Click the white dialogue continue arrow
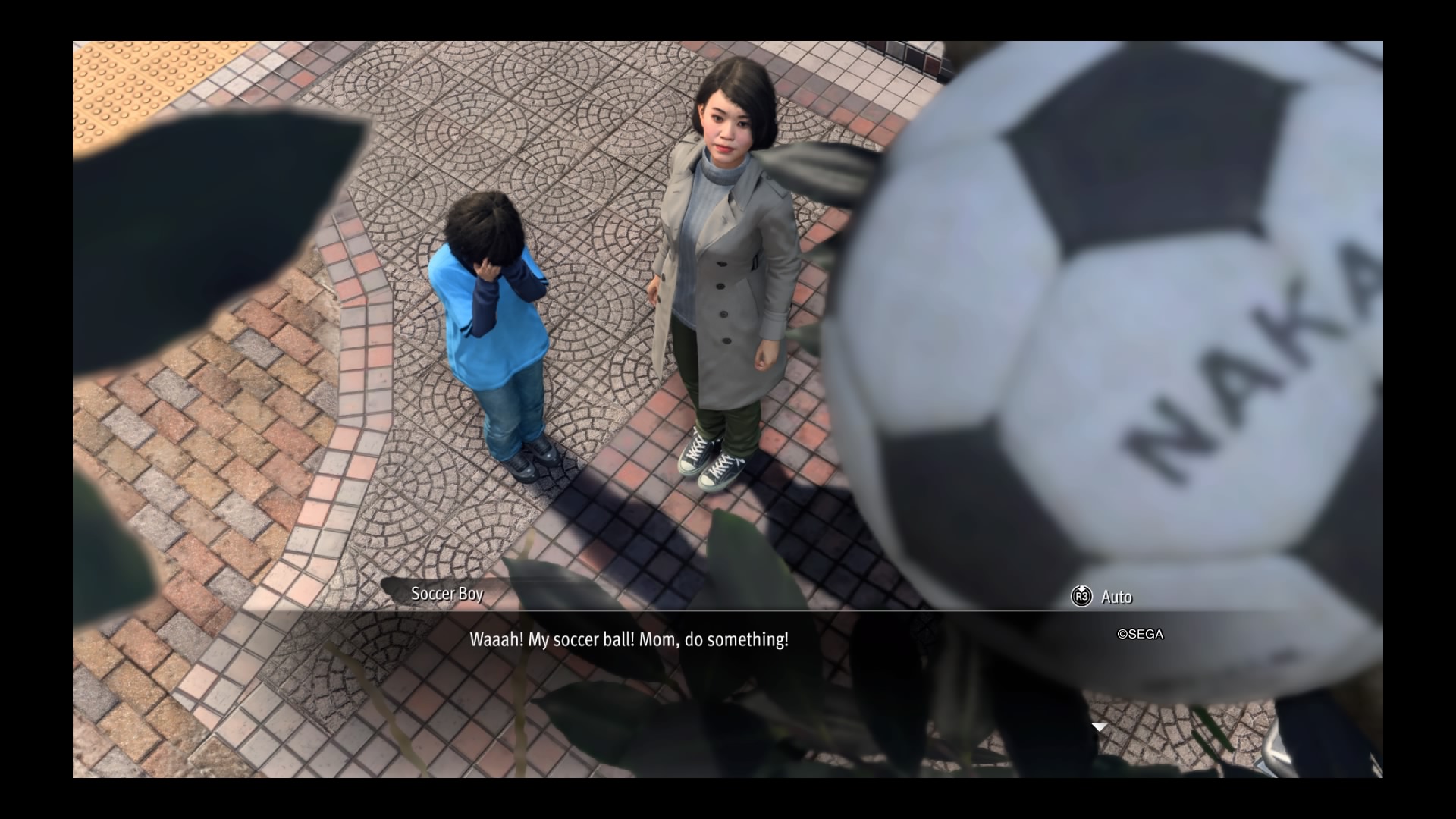The width and height of the screenshot is (1456, 819). (1099, 728)
